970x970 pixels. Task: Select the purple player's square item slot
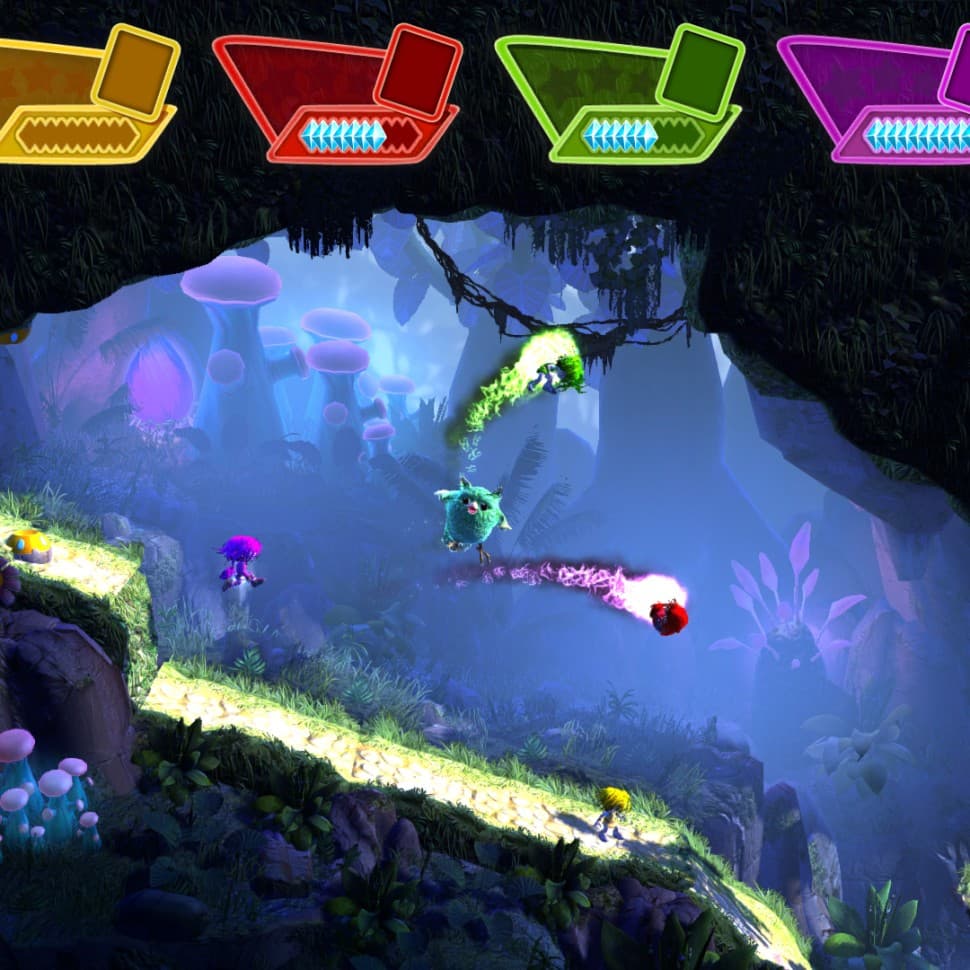[958, 72]
